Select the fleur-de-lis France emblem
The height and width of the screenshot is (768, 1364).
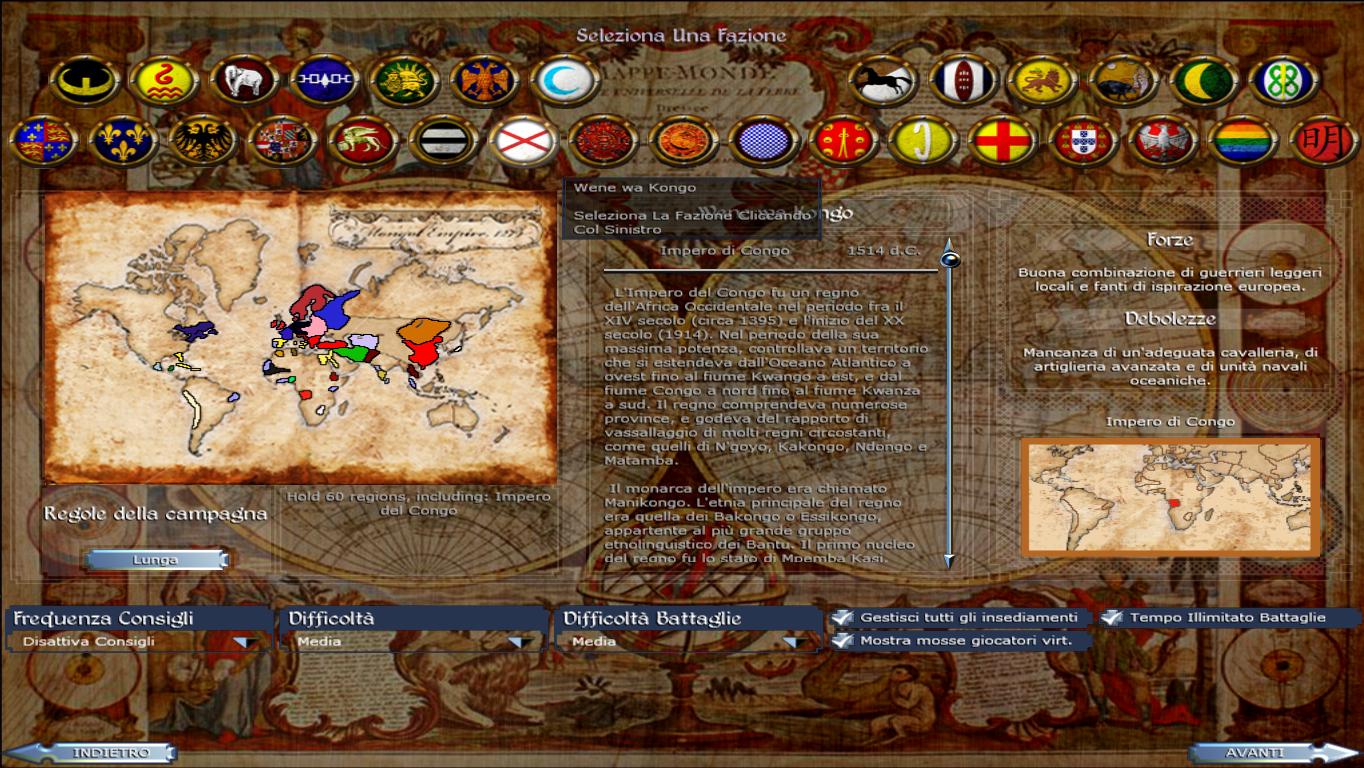[123, 141]
